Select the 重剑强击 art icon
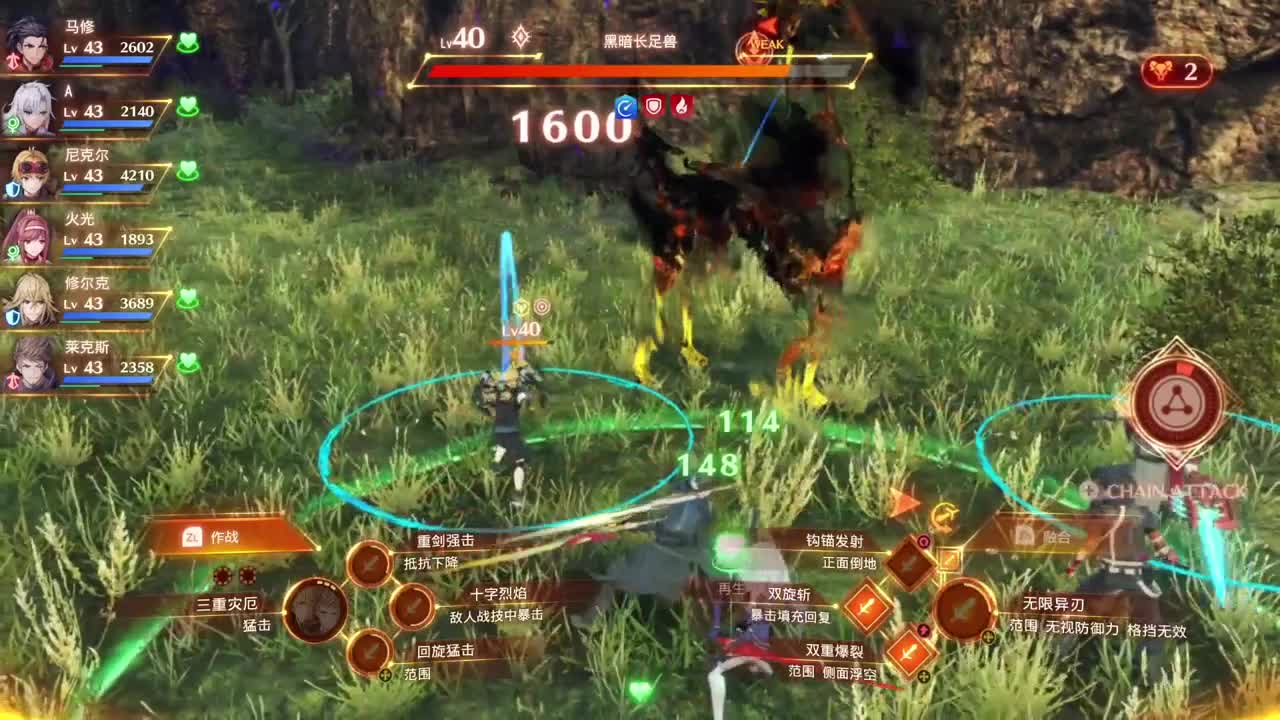 point(368,562)
